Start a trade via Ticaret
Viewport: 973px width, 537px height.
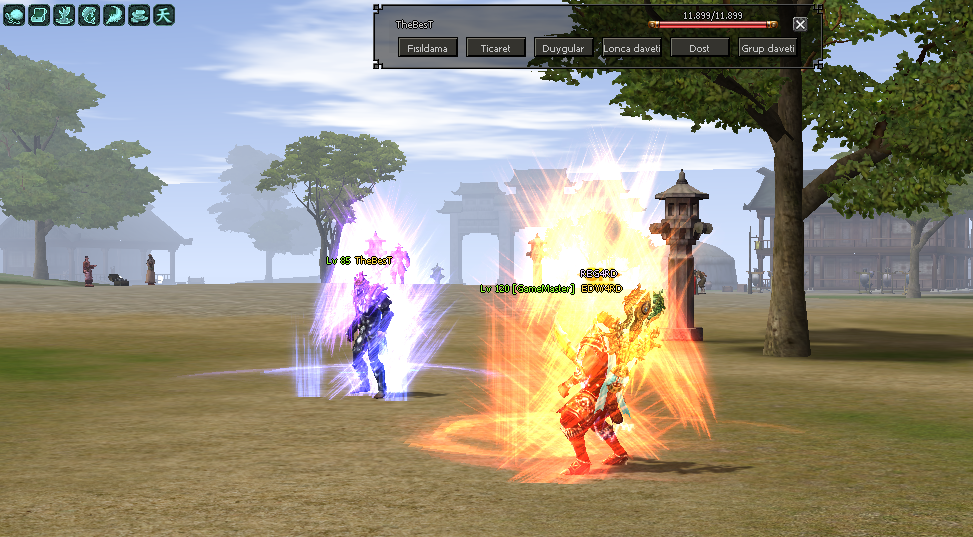[496, 47]
